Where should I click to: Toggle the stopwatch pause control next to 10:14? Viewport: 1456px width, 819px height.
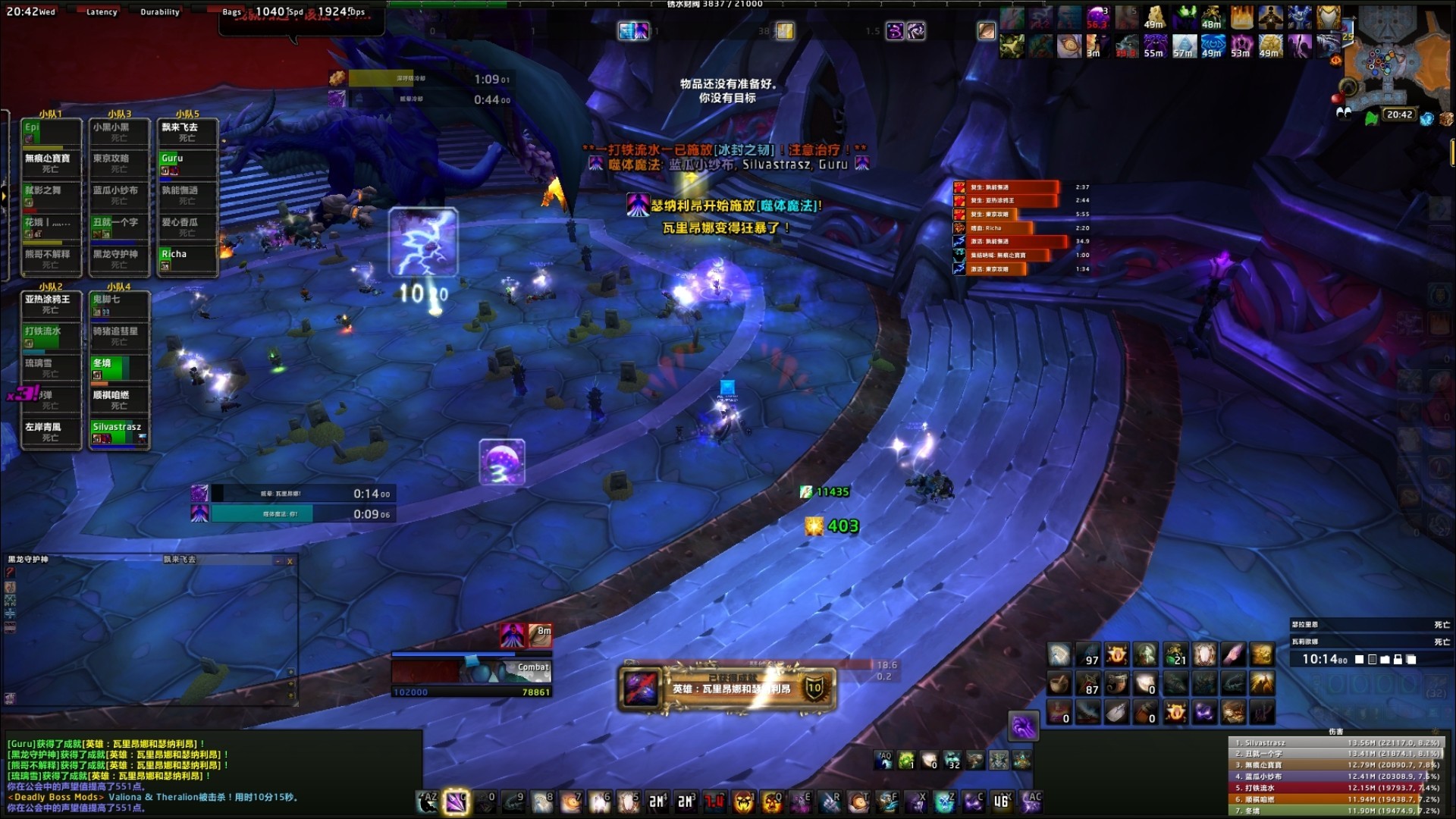[x=1372, y=659]
